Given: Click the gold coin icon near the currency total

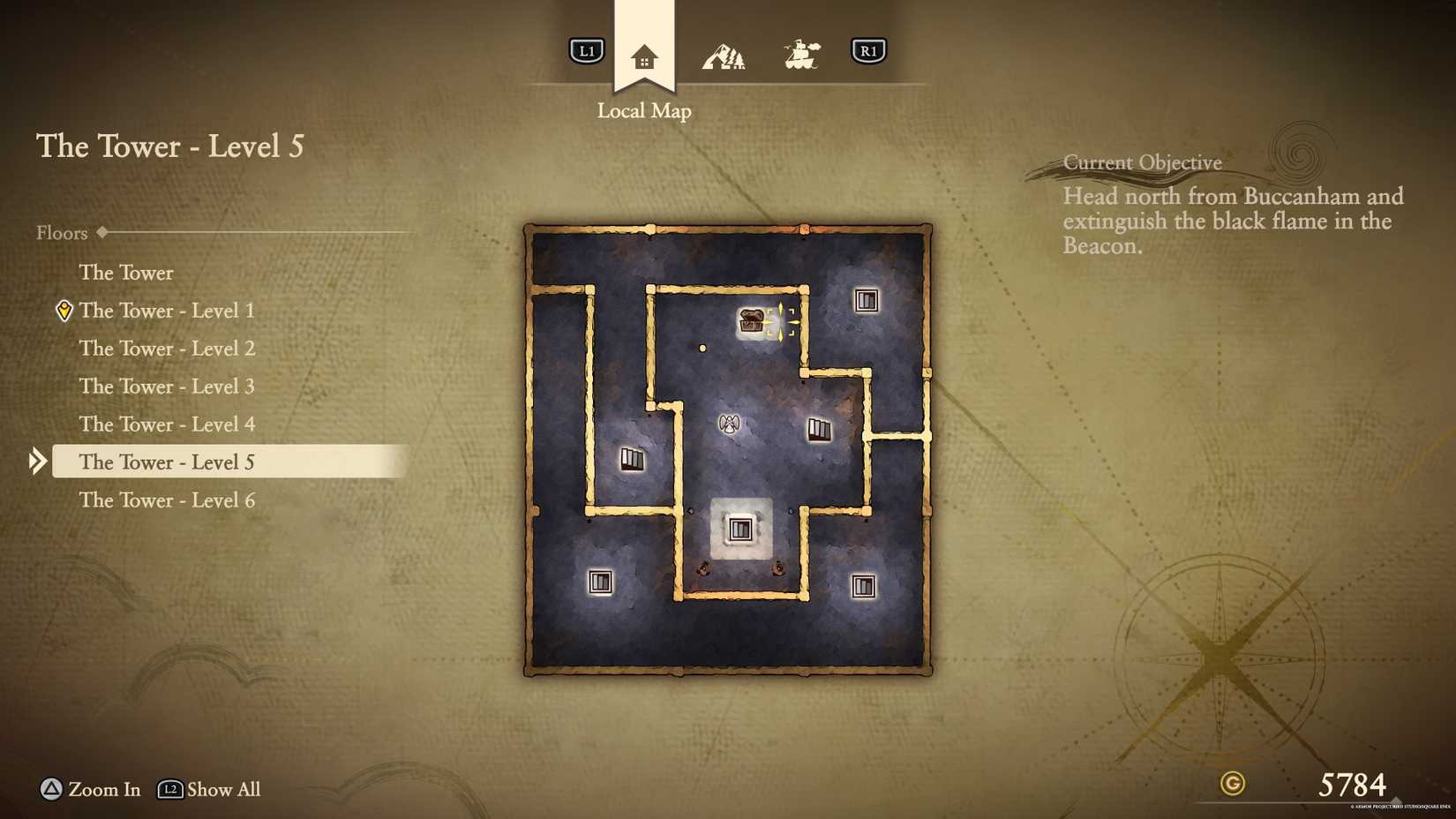Looking at the screenshot, I should pos(1233,784).
